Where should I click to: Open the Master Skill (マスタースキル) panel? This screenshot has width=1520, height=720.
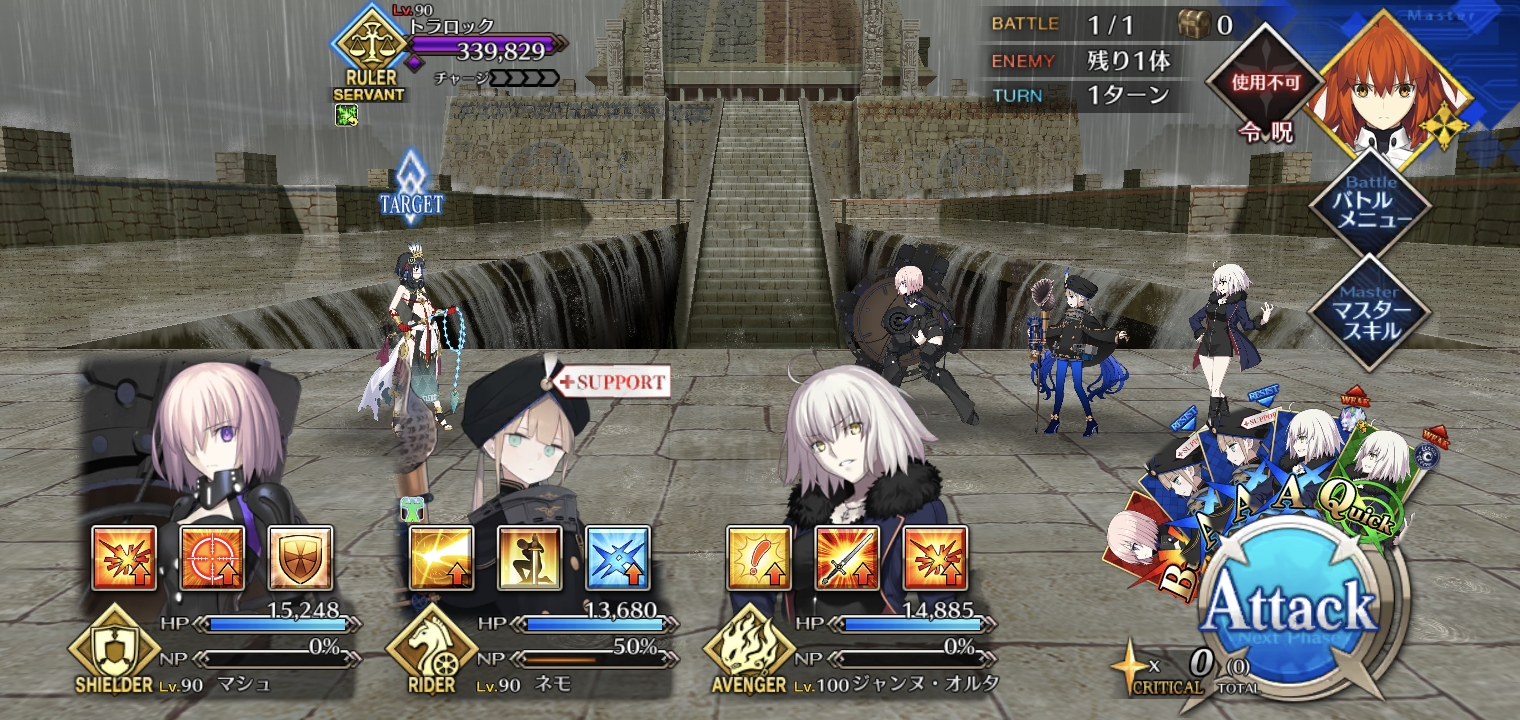point(1371,312)
